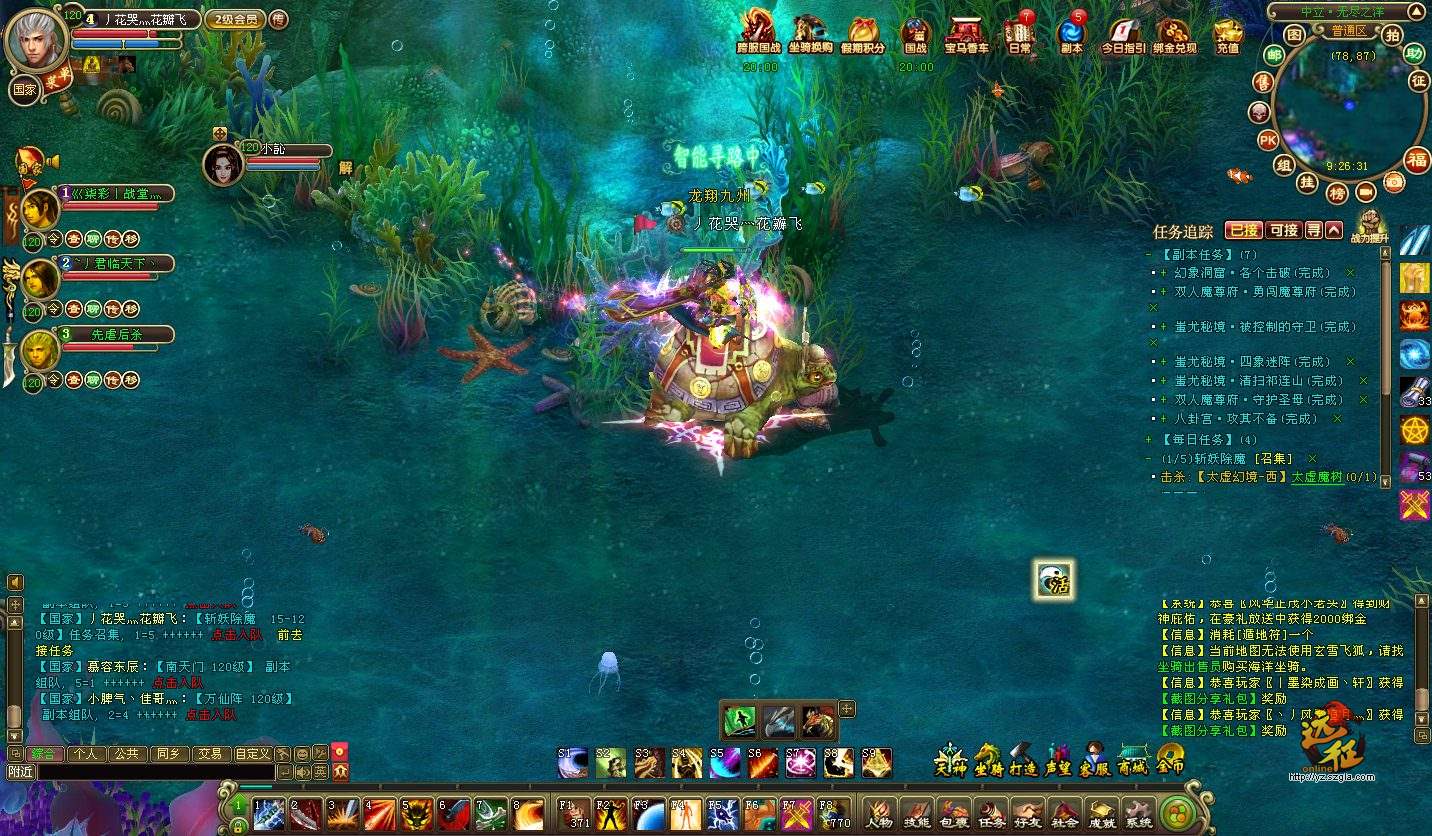
Task: Open the 邮 mail button by minimap
Action: point(1273,56)
